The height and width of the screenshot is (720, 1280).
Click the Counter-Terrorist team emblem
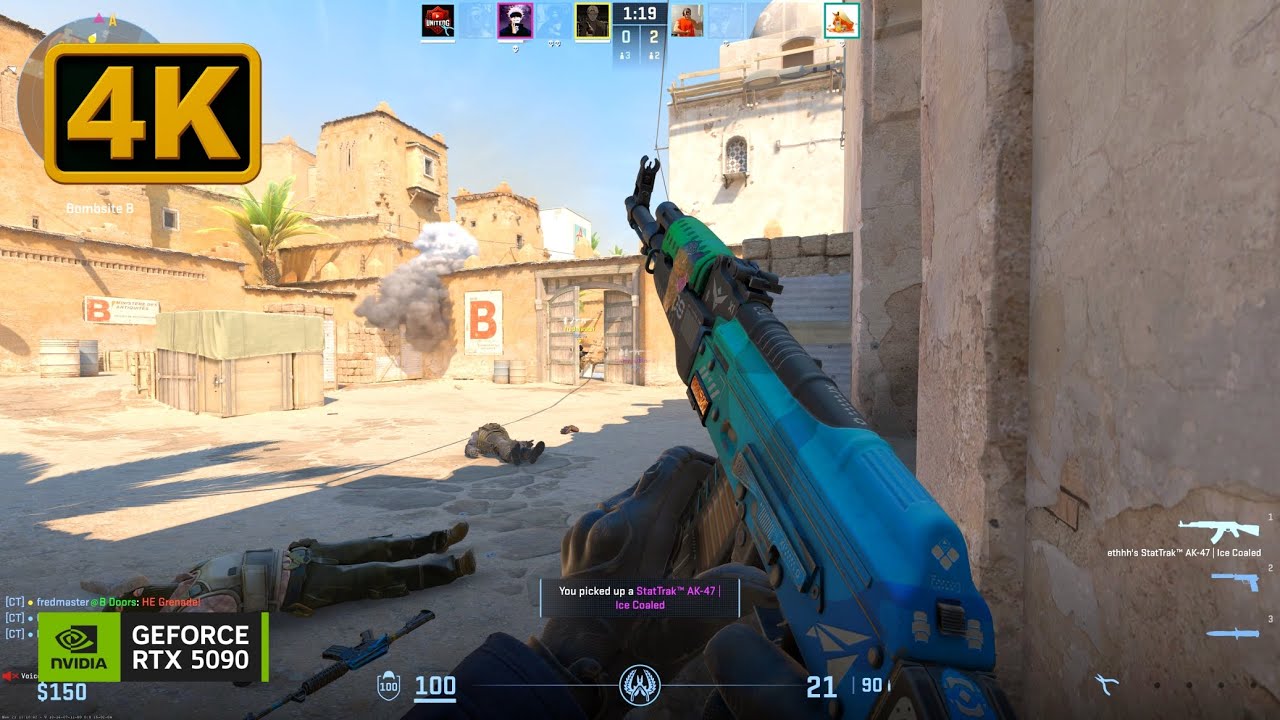pyautogui.click(x=638, y=684)
